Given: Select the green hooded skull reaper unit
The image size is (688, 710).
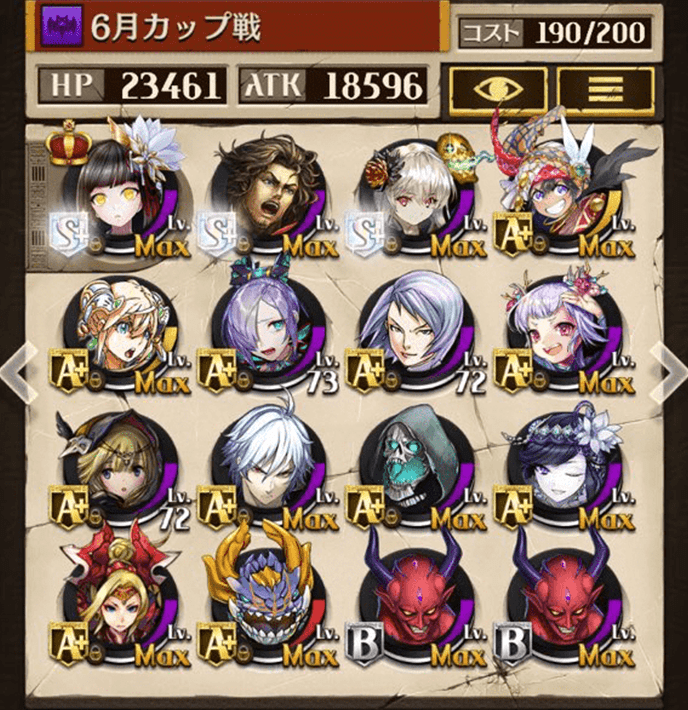Looking at the screenshot, I should (x=412, y=470).
